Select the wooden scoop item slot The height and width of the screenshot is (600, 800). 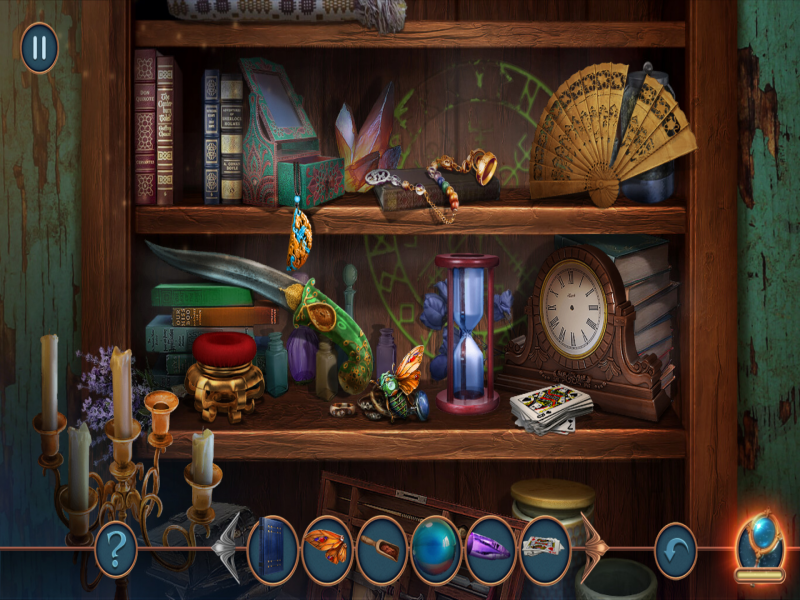[381, 549]
